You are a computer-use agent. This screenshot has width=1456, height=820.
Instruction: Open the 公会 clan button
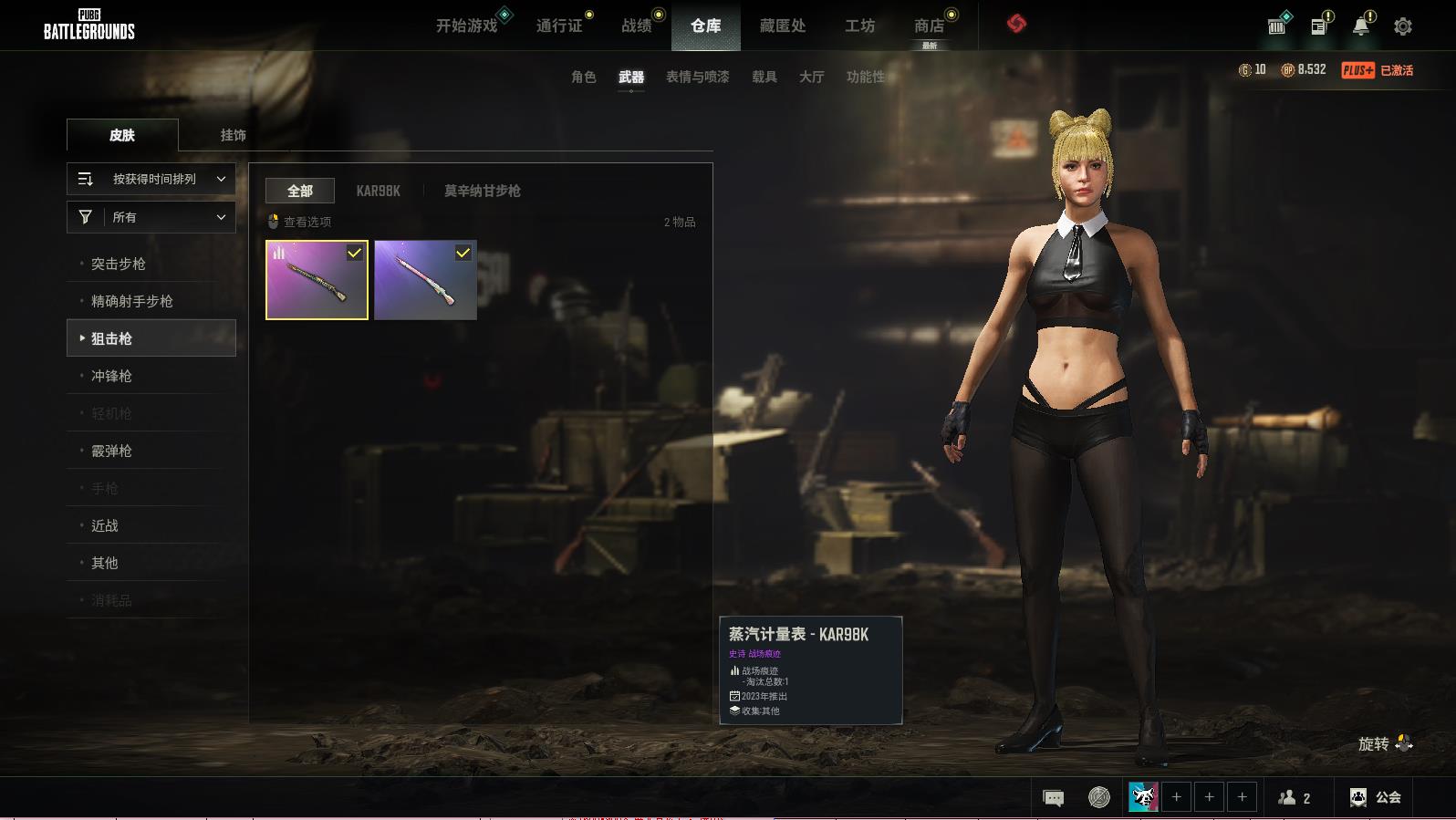click(1376, 797)
